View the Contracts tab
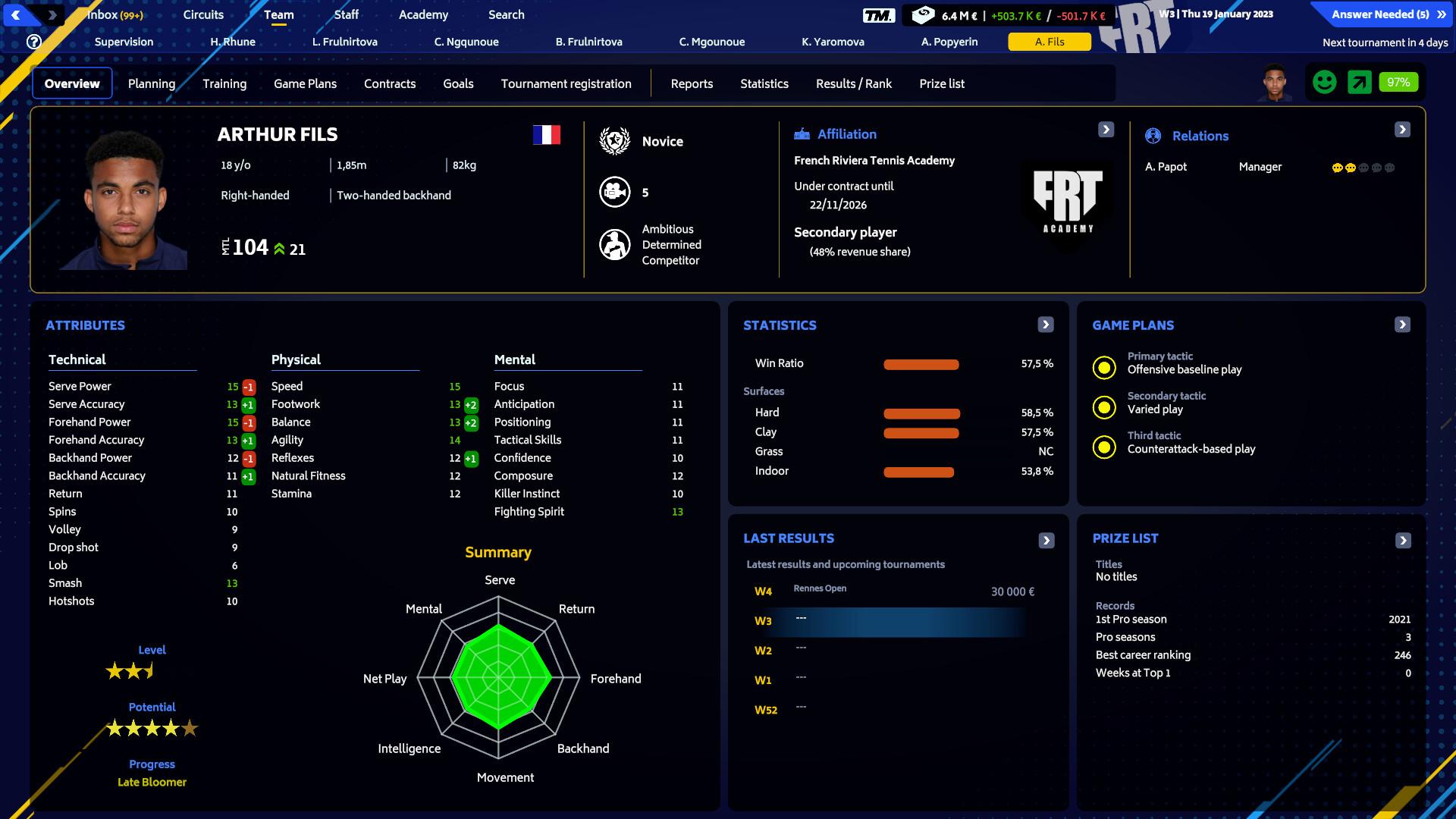 click(390, 83)
